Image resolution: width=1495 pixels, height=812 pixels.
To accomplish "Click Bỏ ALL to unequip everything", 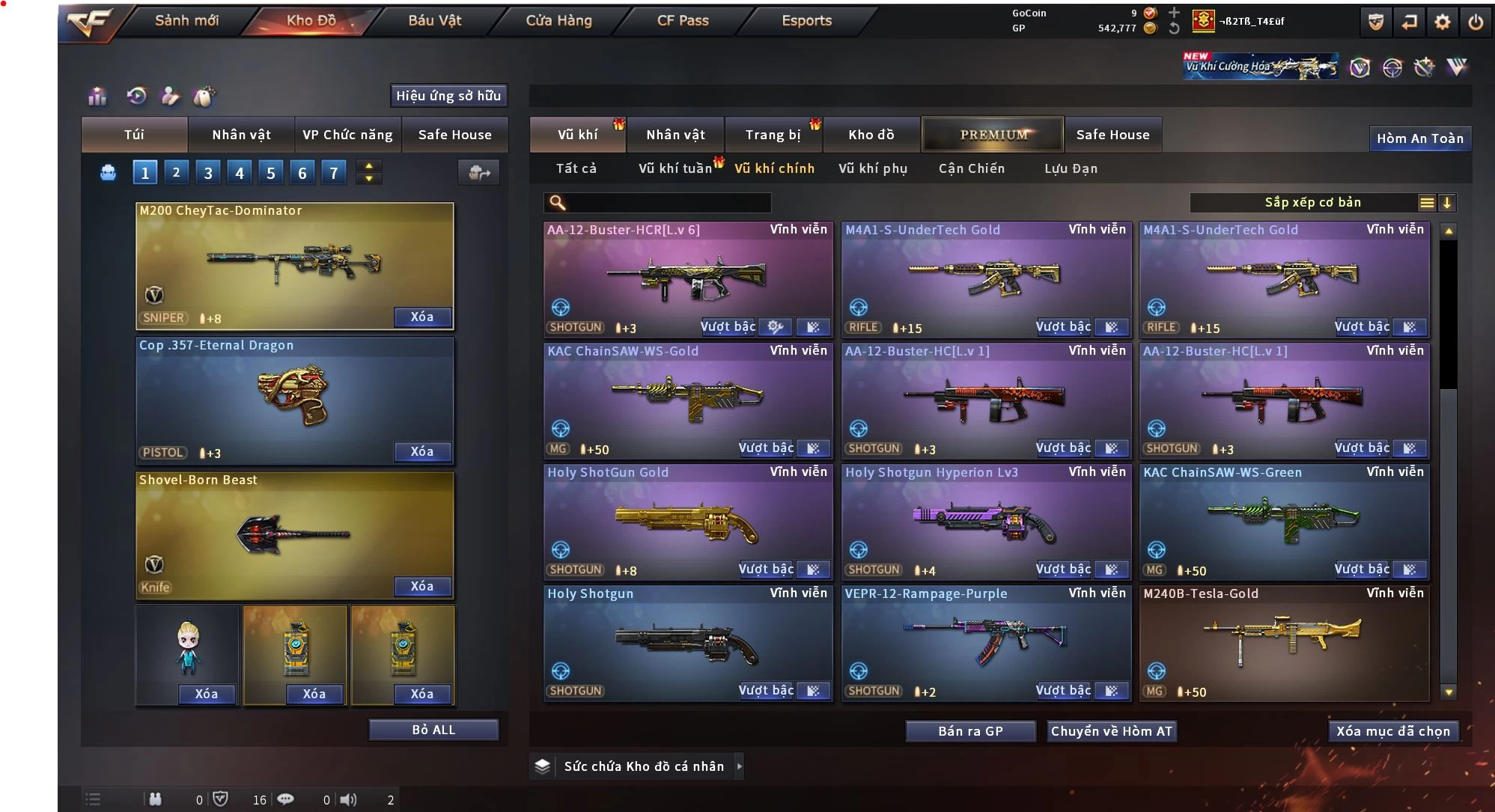I will click(x=433, y=730).
